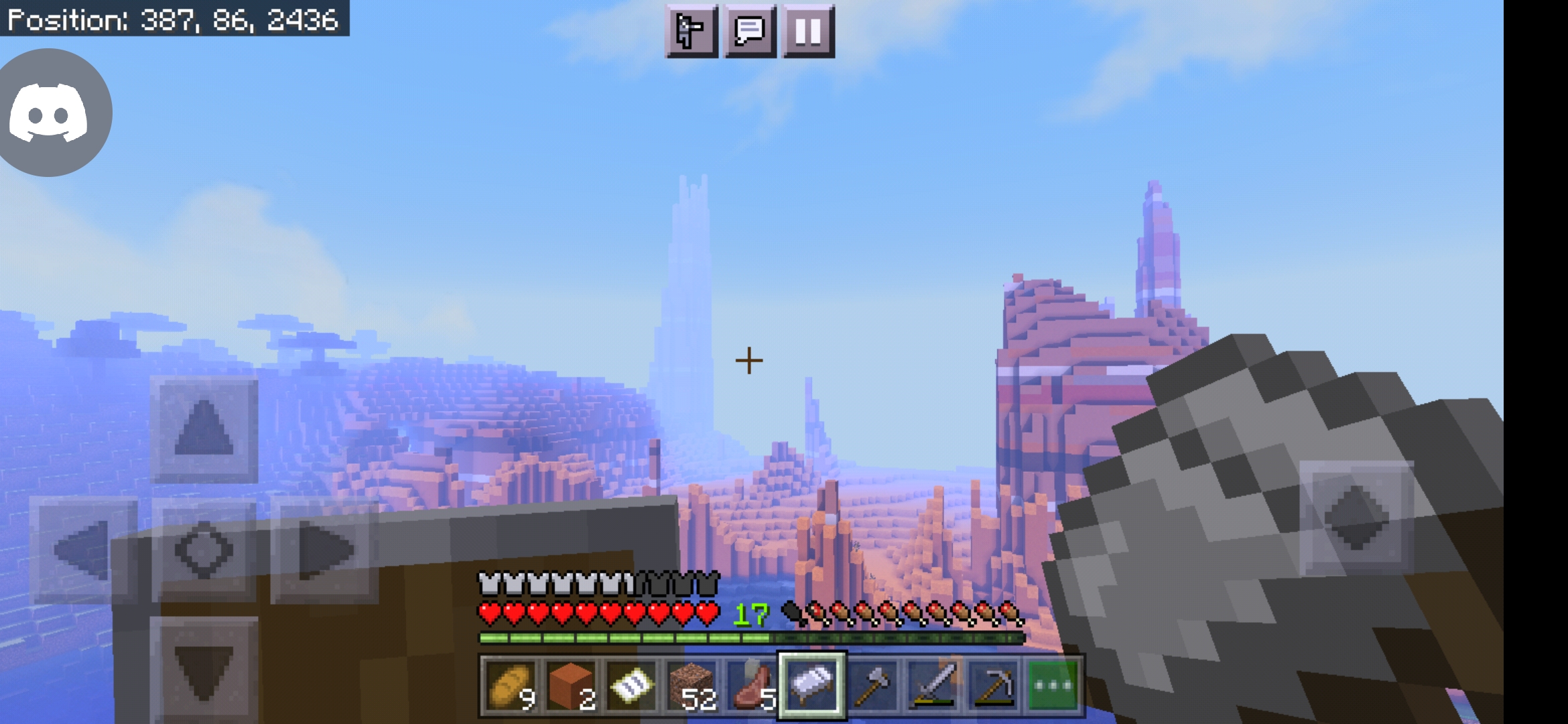Tap the center sneak diamond button
The image size is (1568, 724).
(x=204, y=551)
